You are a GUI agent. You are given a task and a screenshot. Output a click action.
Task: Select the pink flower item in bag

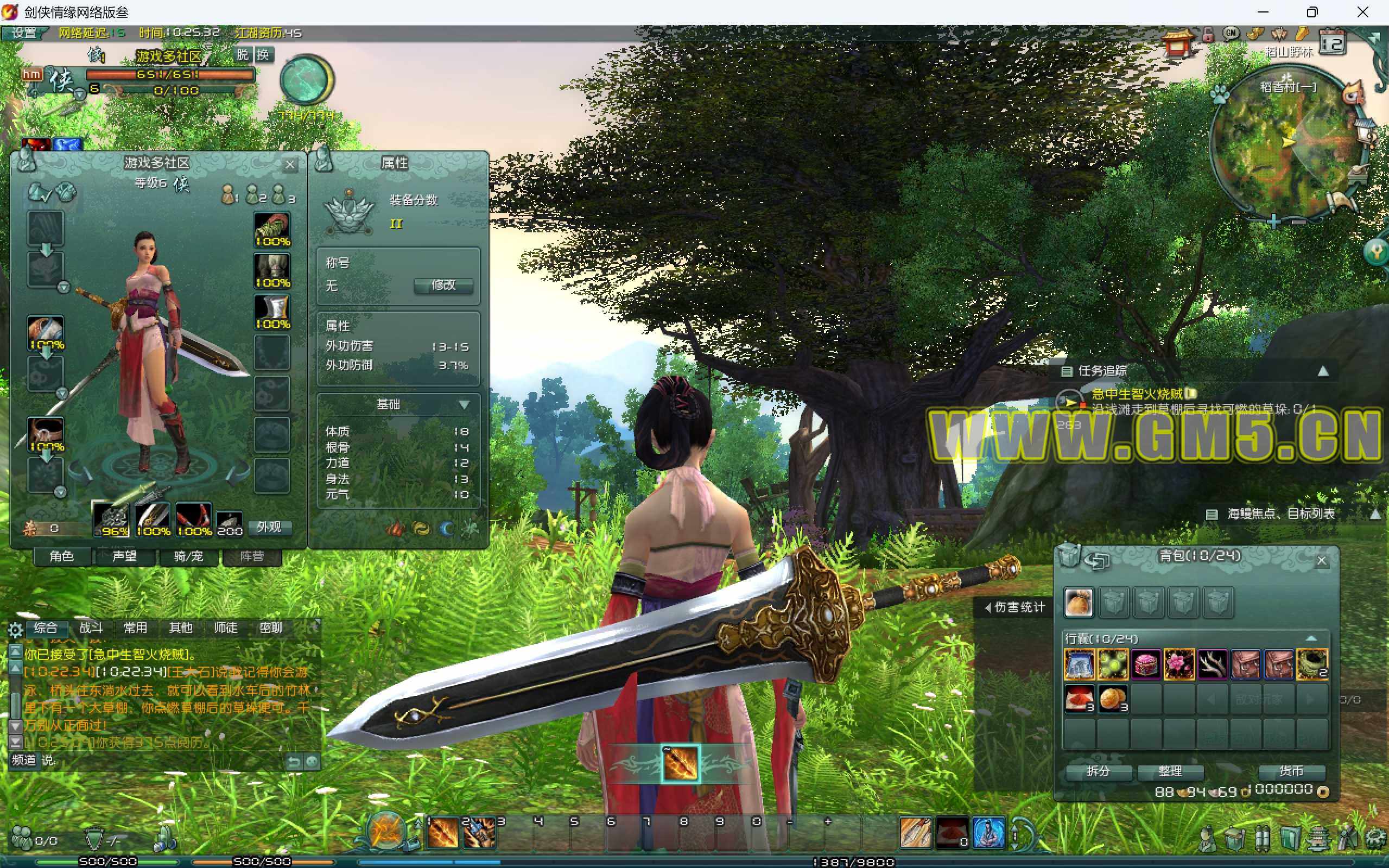click(1179, 664)
